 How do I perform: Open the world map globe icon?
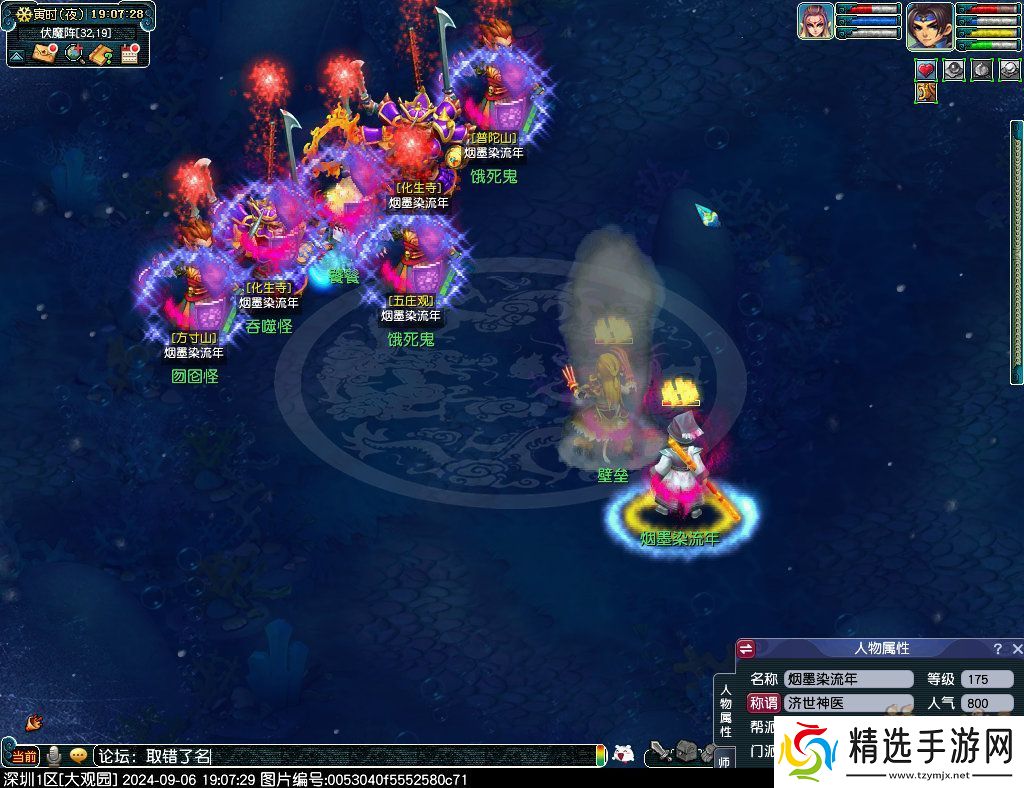click(x=73, y=54)
